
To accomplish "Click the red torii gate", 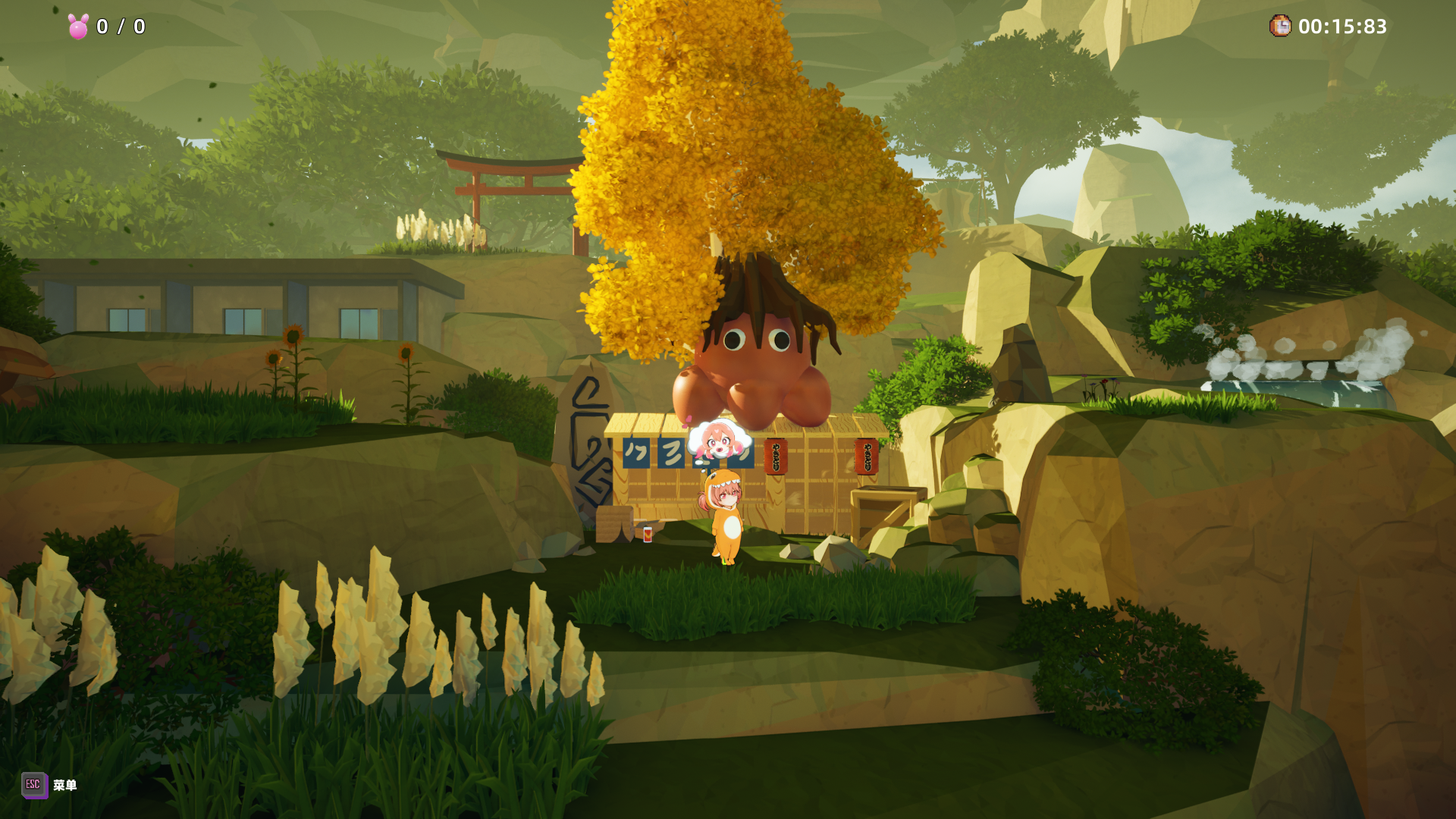I will (x=505, y=190).
